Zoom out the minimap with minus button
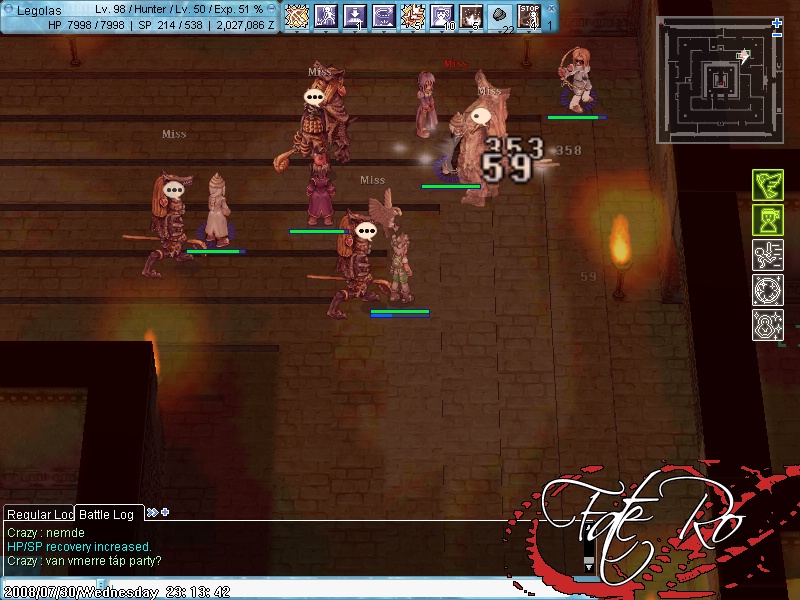This screenshot has height=600, width=800. point(777,35)
